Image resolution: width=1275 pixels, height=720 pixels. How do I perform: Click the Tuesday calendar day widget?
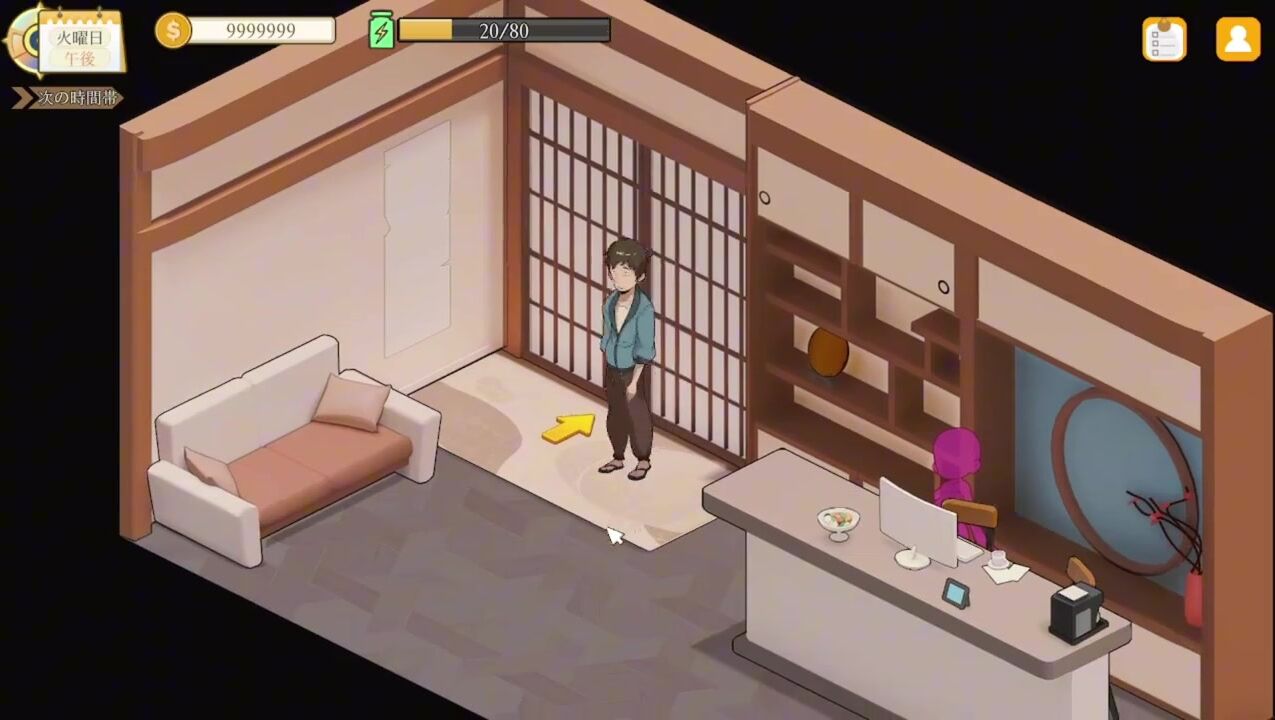coord(80,42)
